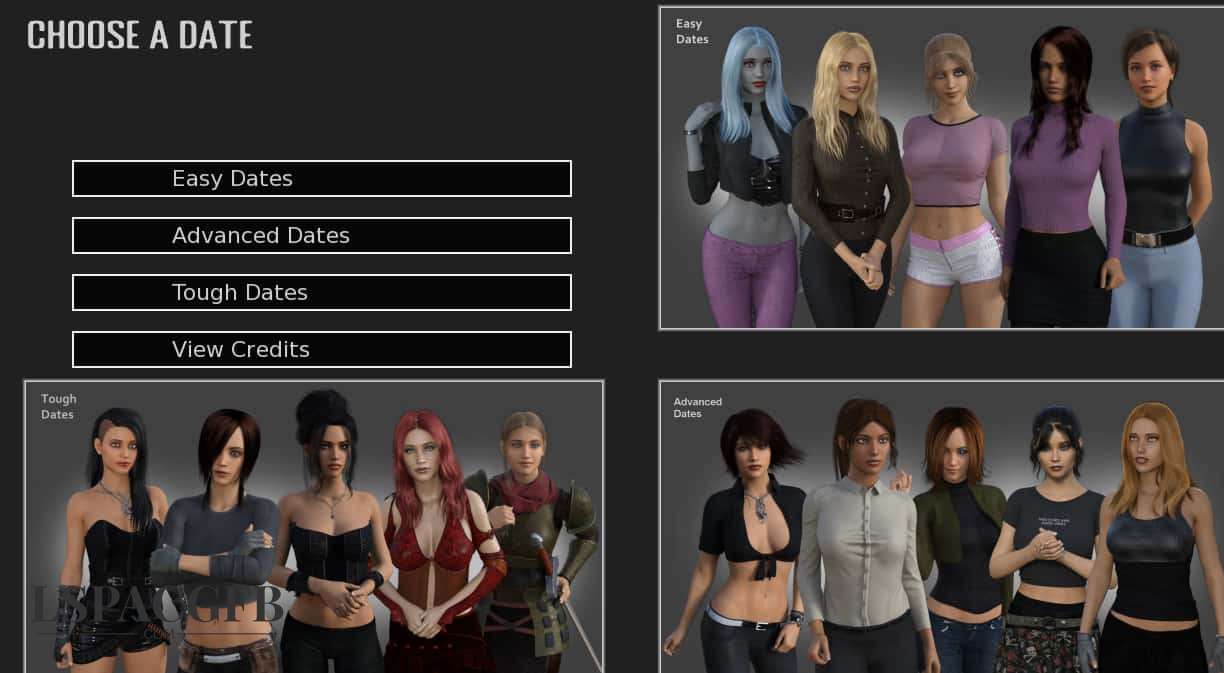
Task: Select the Easy Dates menu button
Action: coord(321,179)
